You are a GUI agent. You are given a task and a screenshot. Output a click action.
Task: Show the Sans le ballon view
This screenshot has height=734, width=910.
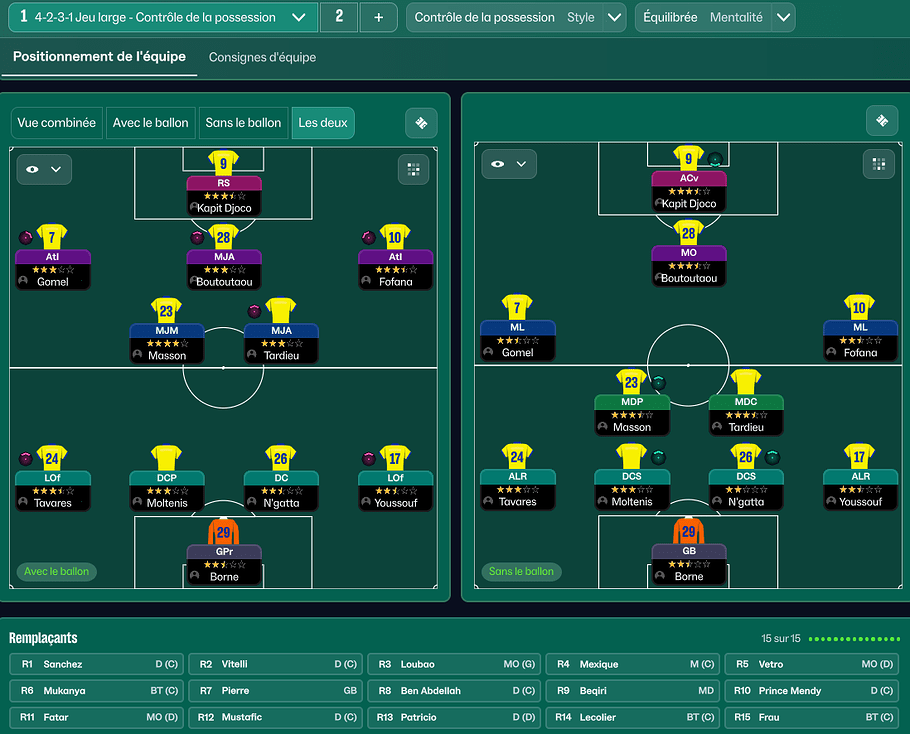[243, 123]
